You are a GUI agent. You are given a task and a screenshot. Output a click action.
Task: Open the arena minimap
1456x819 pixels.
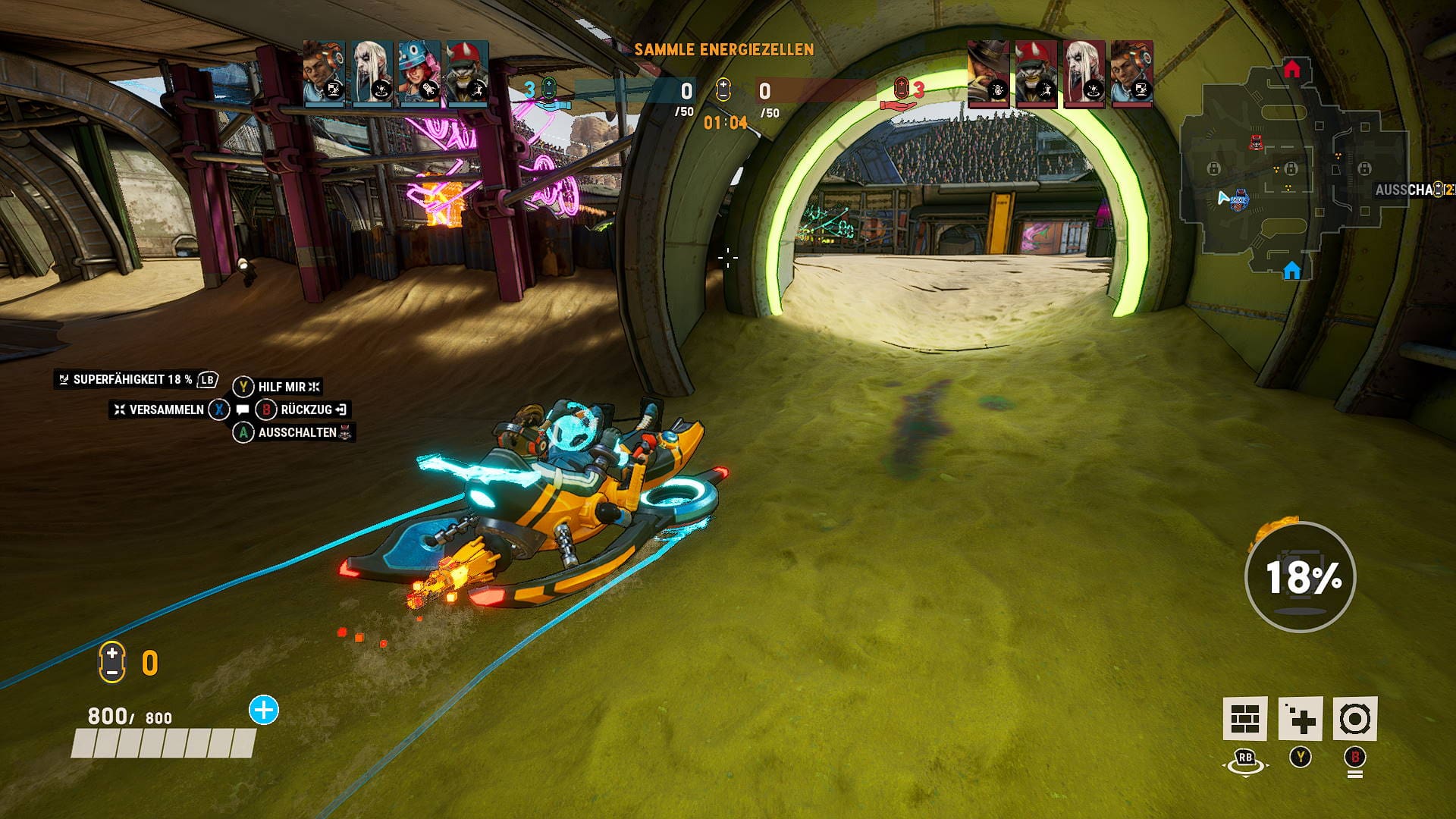point(1293,174)
